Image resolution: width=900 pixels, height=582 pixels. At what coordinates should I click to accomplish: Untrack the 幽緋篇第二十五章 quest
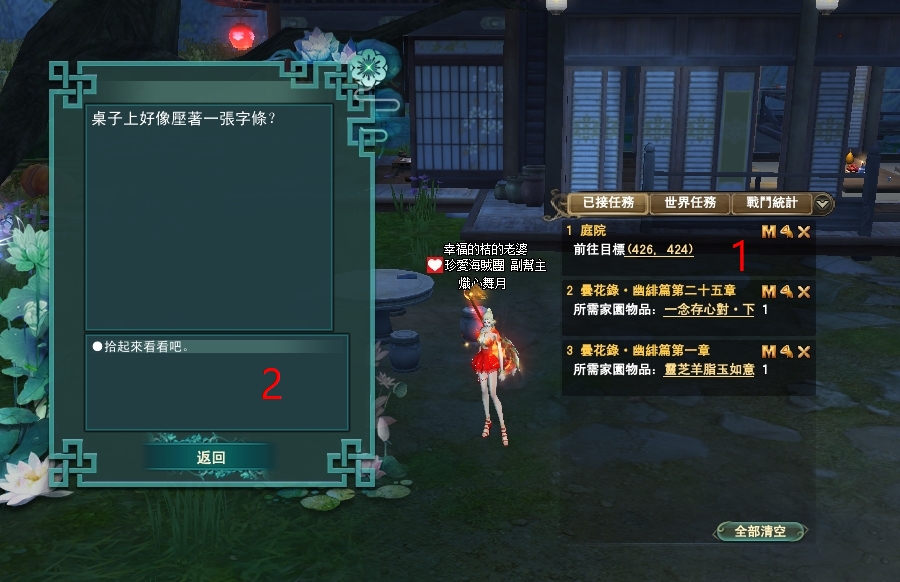click(803, 291)
